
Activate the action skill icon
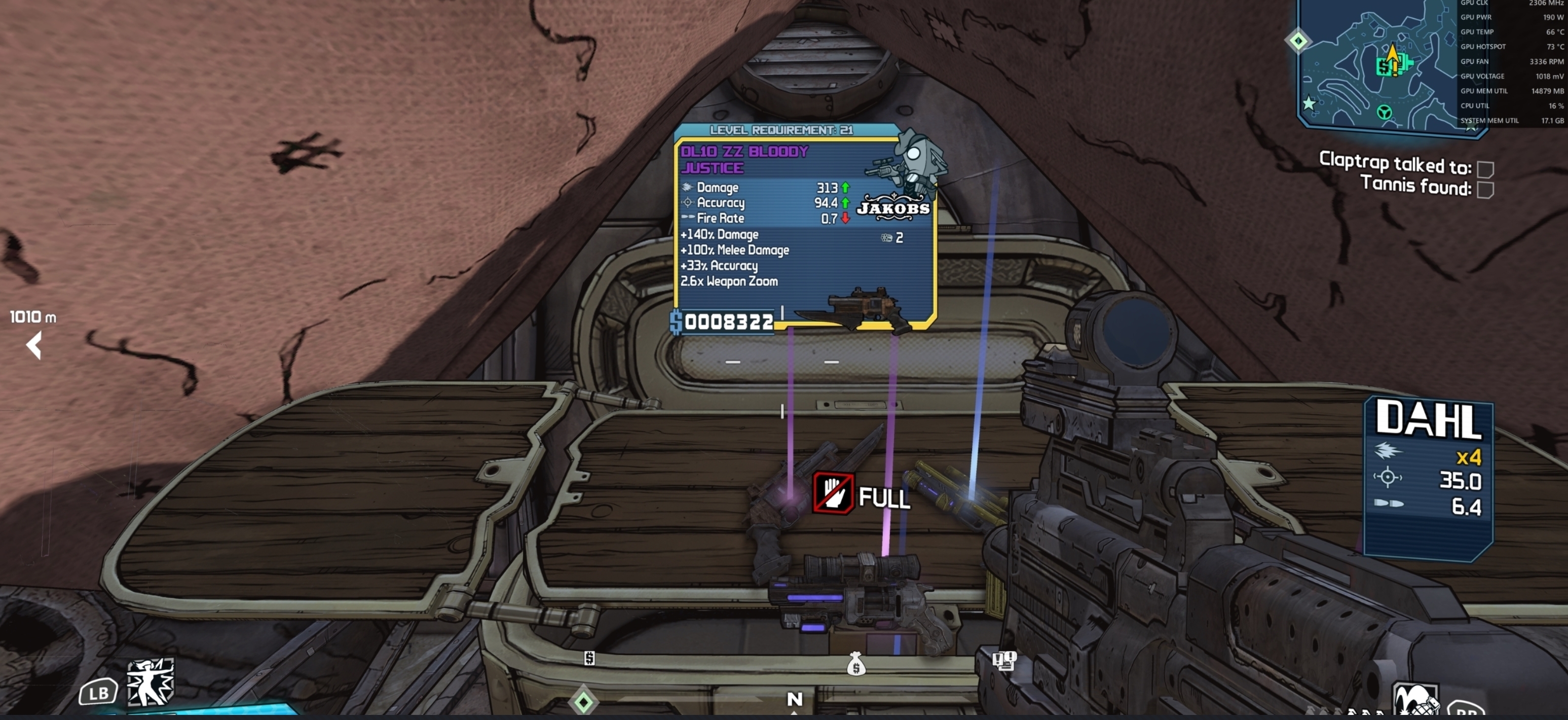point(150,682)
